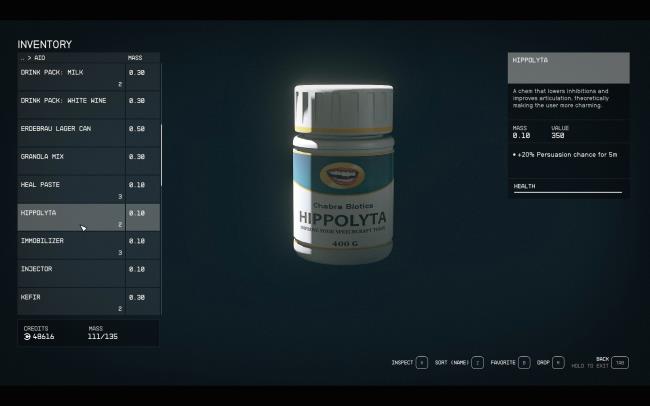
Task: Click the MASS column header
Action: coord(135,58)
